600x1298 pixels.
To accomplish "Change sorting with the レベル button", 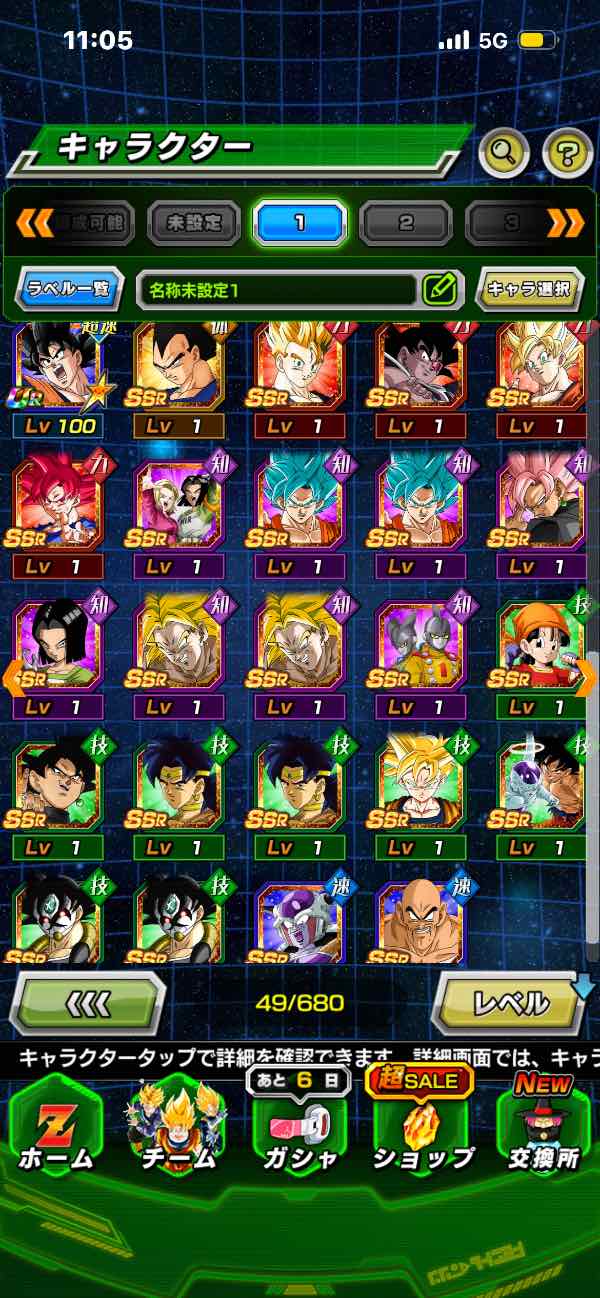I will [x=510, y=1003].
